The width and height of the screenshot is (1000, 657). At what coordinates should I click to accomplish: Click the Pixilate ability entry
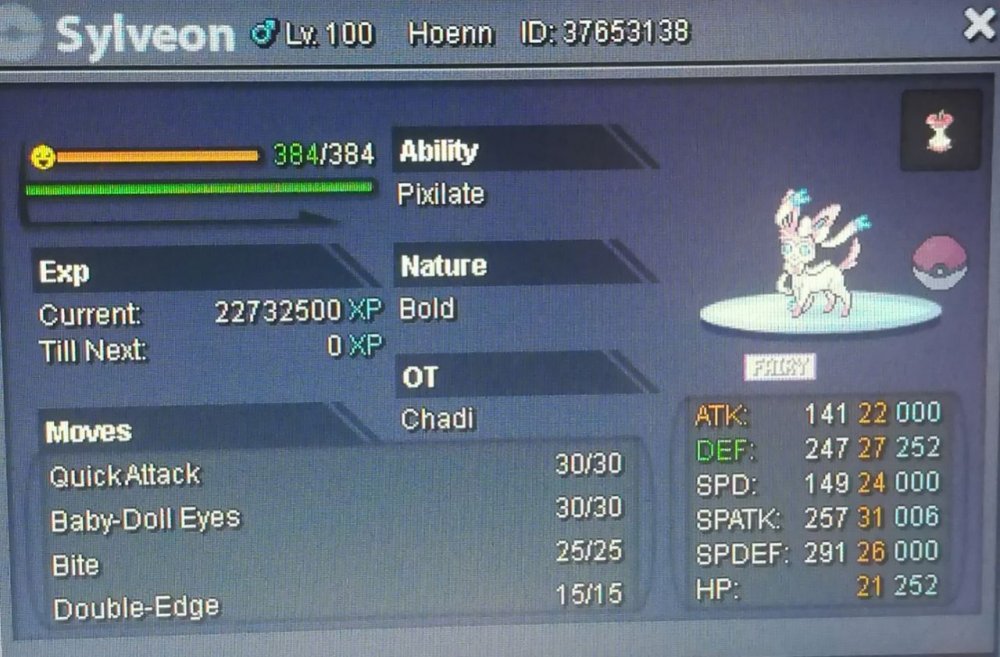(441, 194)
